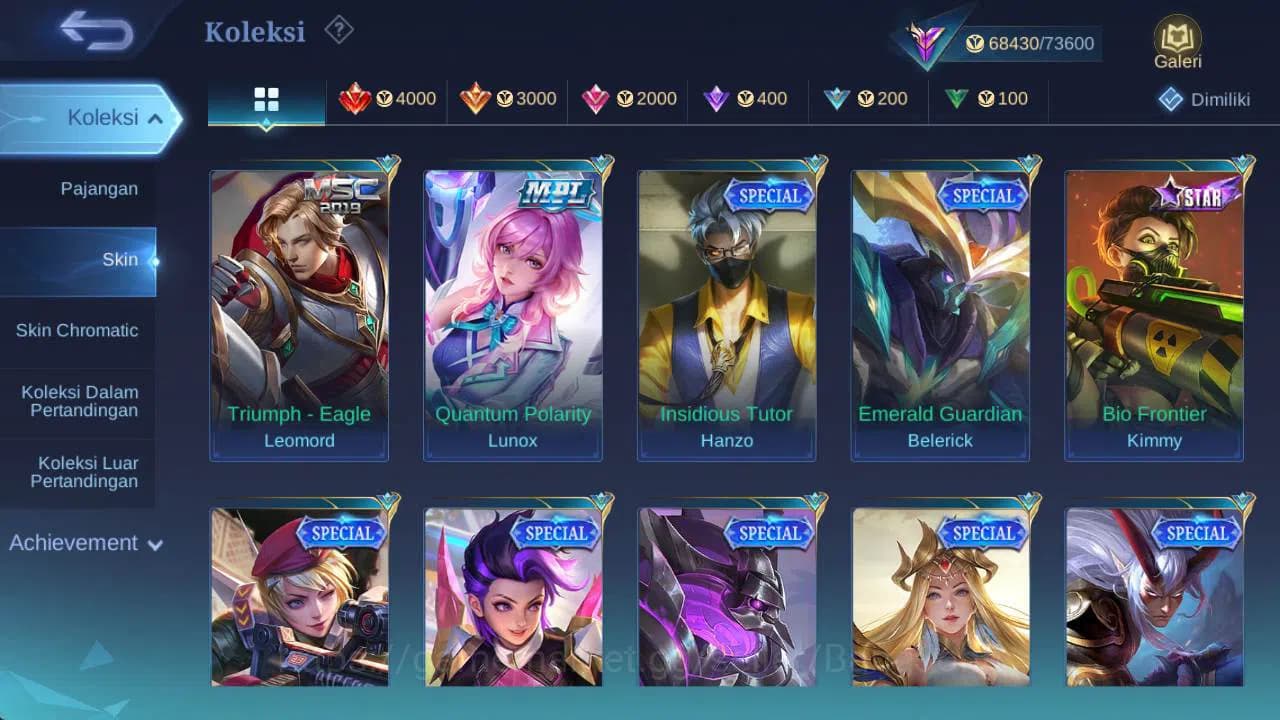Expand the Achievement sidebar section
Viewport: 1280px width, 720px height.
coord(84,543)
